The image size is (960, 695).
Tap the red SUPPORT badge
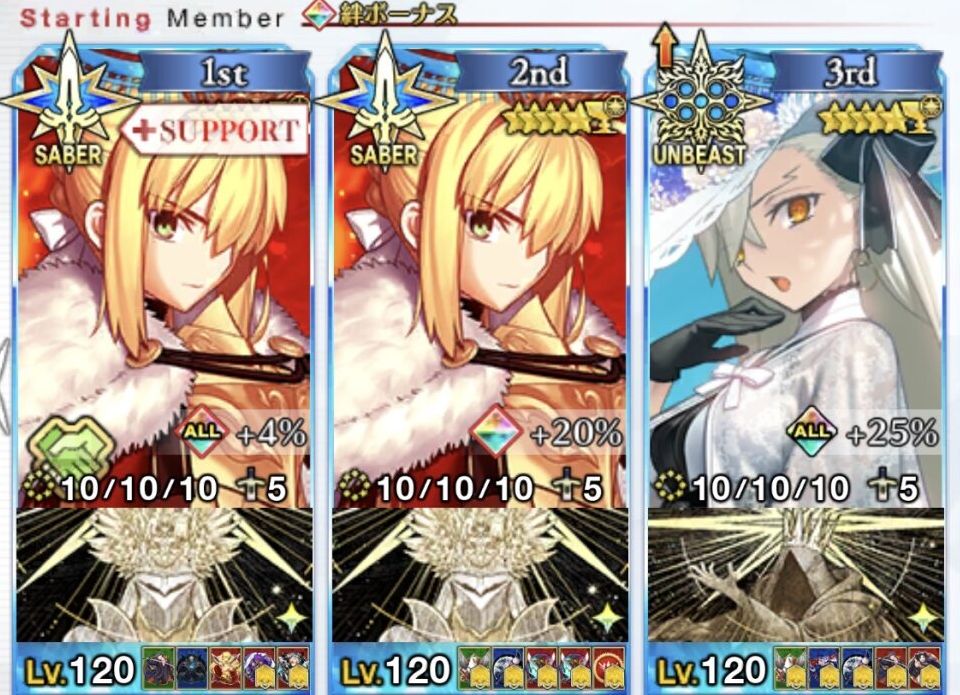click(x=216, y=131)
